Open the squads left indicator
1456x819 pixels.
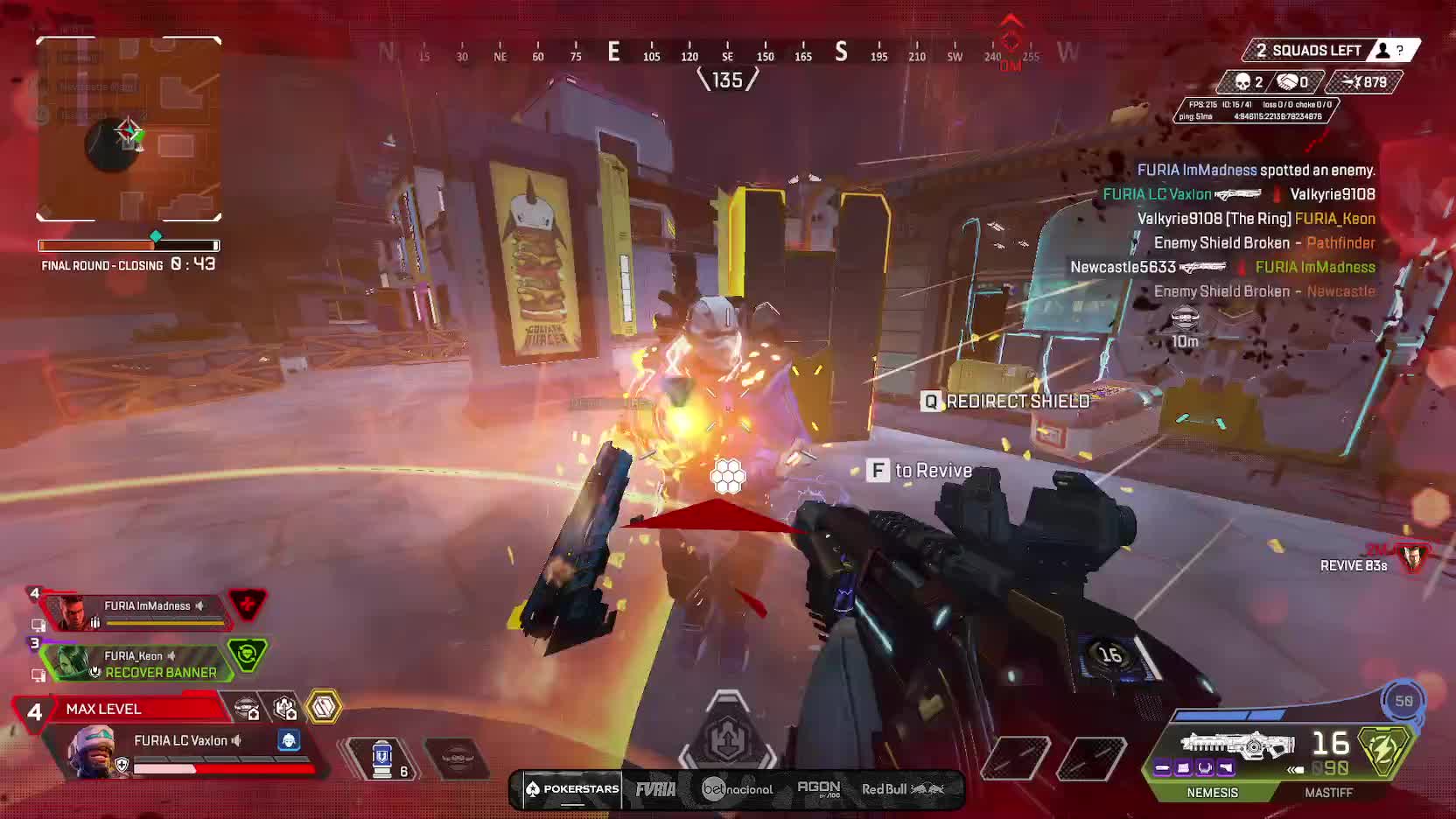point(1332,51)
